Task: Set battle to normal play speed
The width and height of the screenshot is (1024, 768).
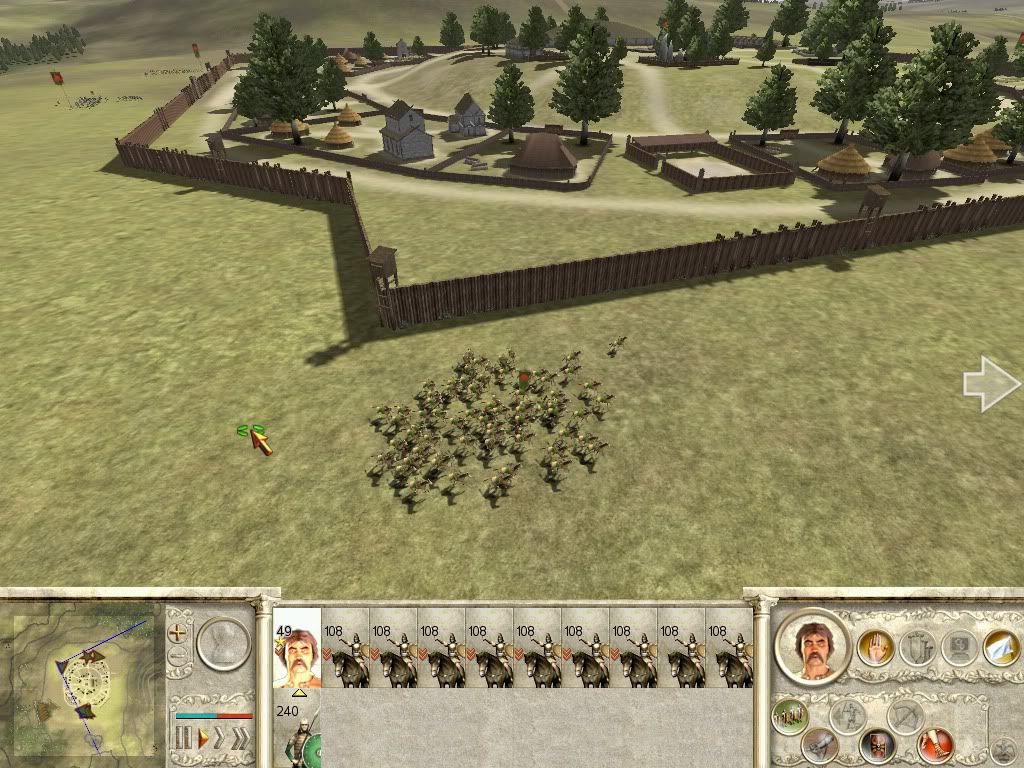Action: [x=203, y=740]
